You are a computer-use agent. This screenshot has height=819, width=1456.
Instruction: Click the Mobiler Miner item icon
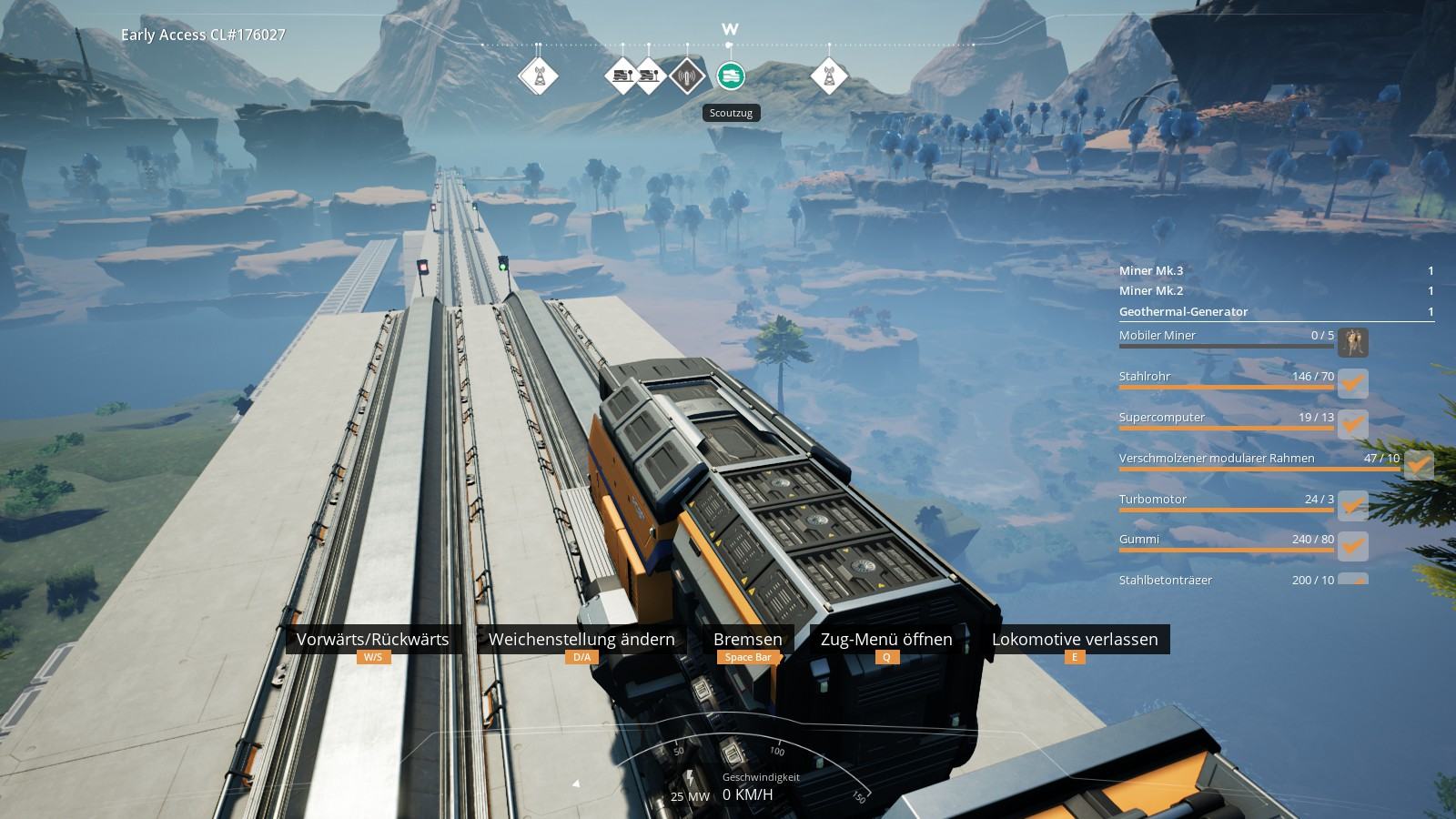coord(1353,342)
